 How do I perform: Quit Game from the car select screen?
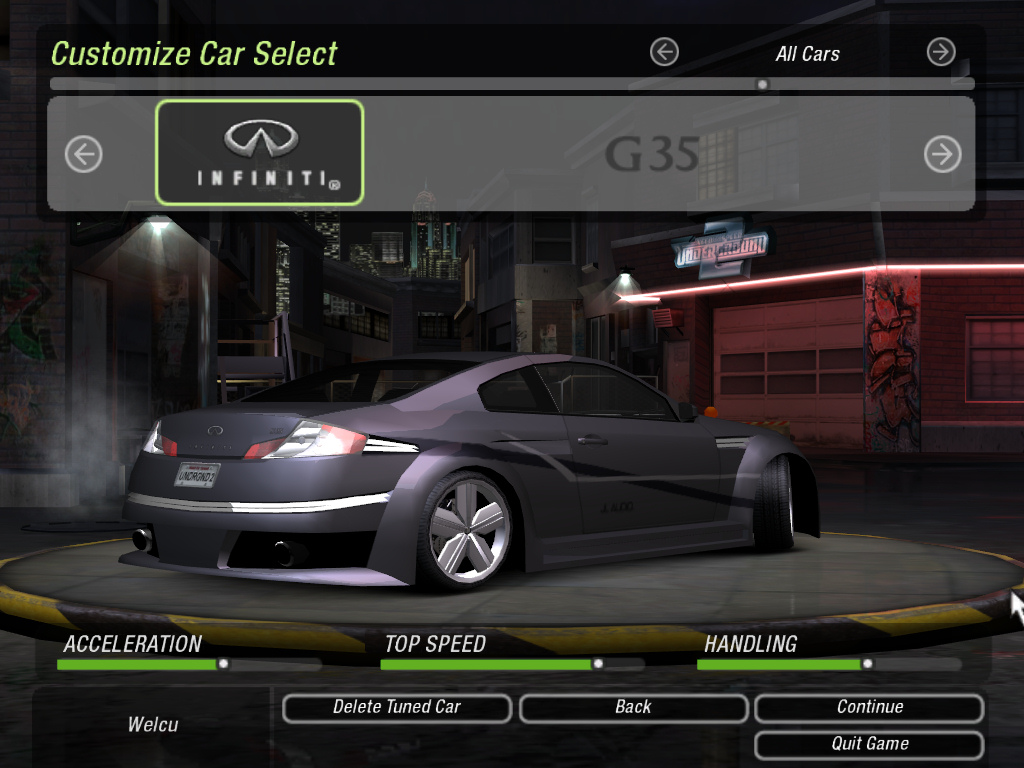(869, 744)
